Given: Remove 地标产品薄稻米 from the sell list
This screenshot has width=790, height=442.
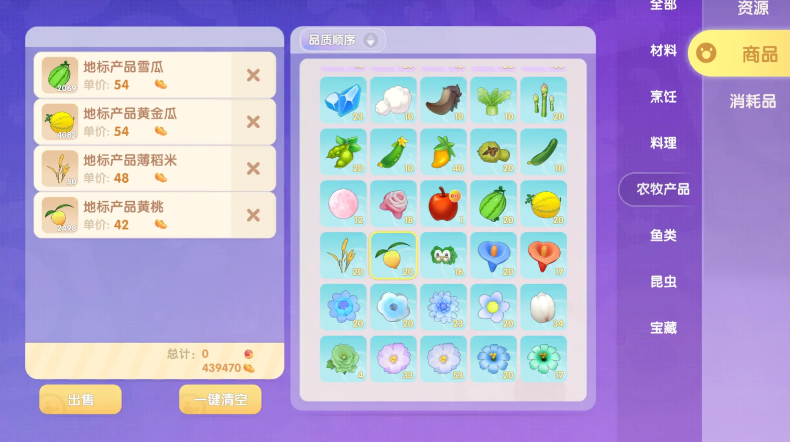Looking at the screenshot, I should pos(253,169).
